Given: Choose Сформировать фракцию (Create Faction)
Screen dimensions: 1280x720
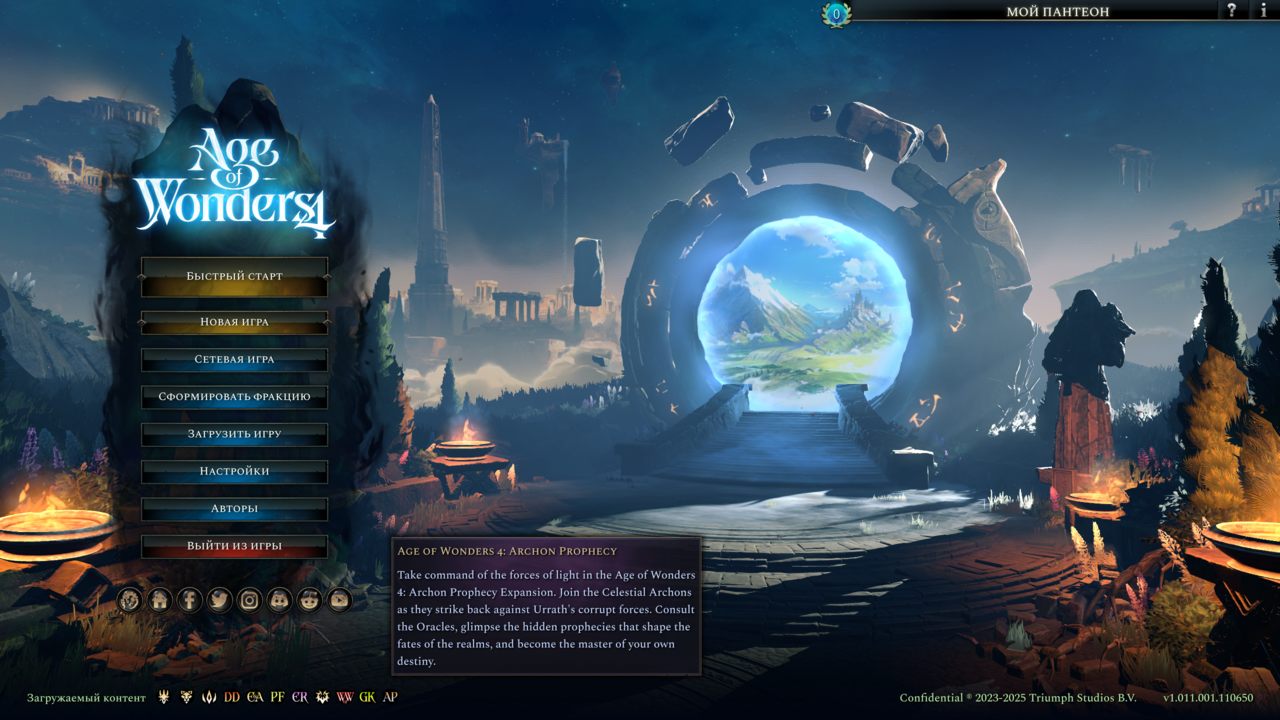Looking at the screenshot, I should click(x=234, y=397).
